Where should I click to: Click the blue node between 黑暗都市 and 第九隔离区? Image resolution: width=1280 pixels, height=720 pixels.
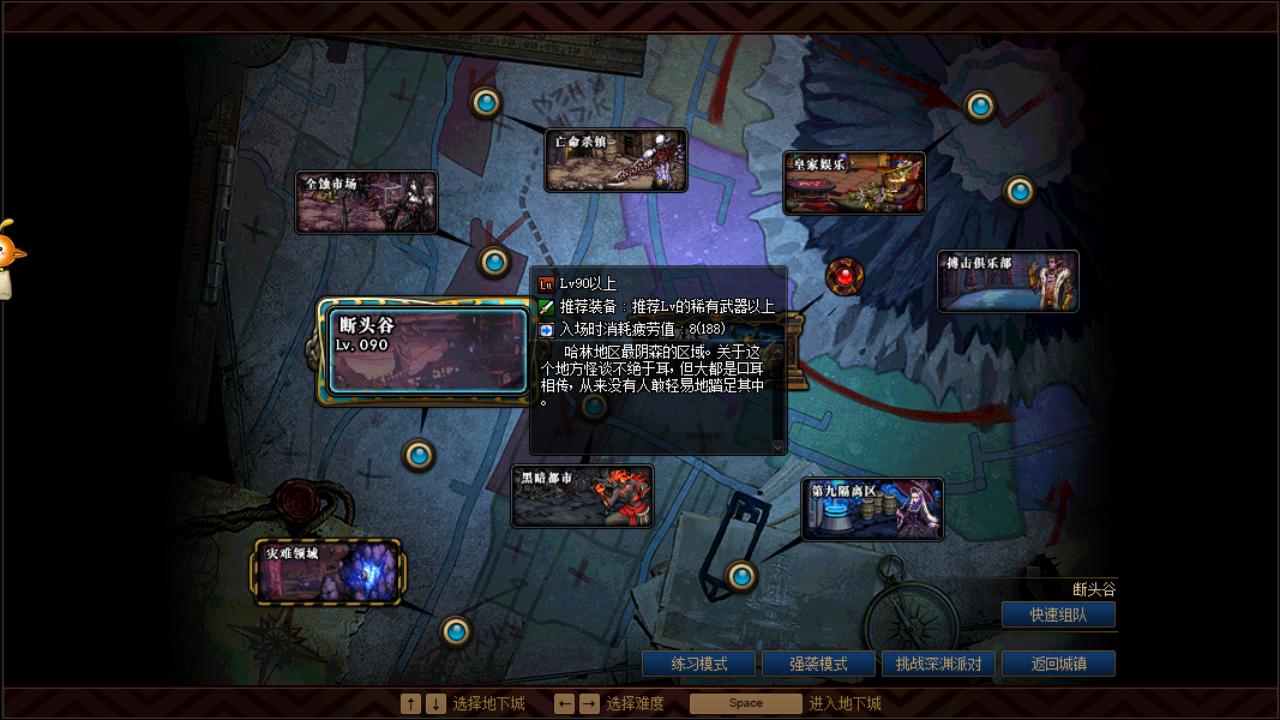pos(742,578)
